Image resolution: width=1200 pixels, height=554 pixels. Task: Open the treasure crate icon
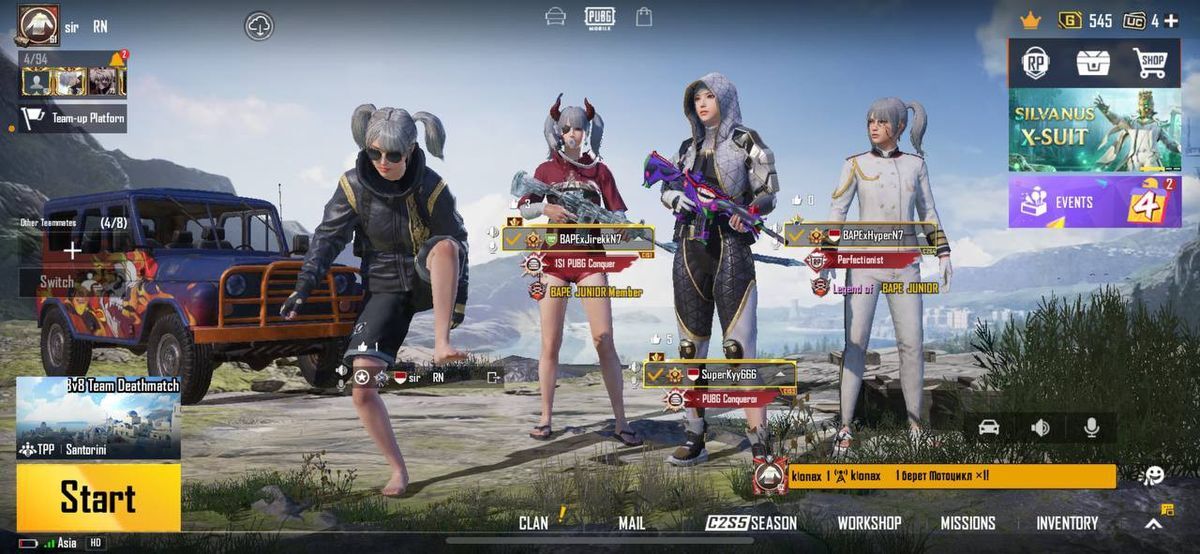click(1093, 63)
